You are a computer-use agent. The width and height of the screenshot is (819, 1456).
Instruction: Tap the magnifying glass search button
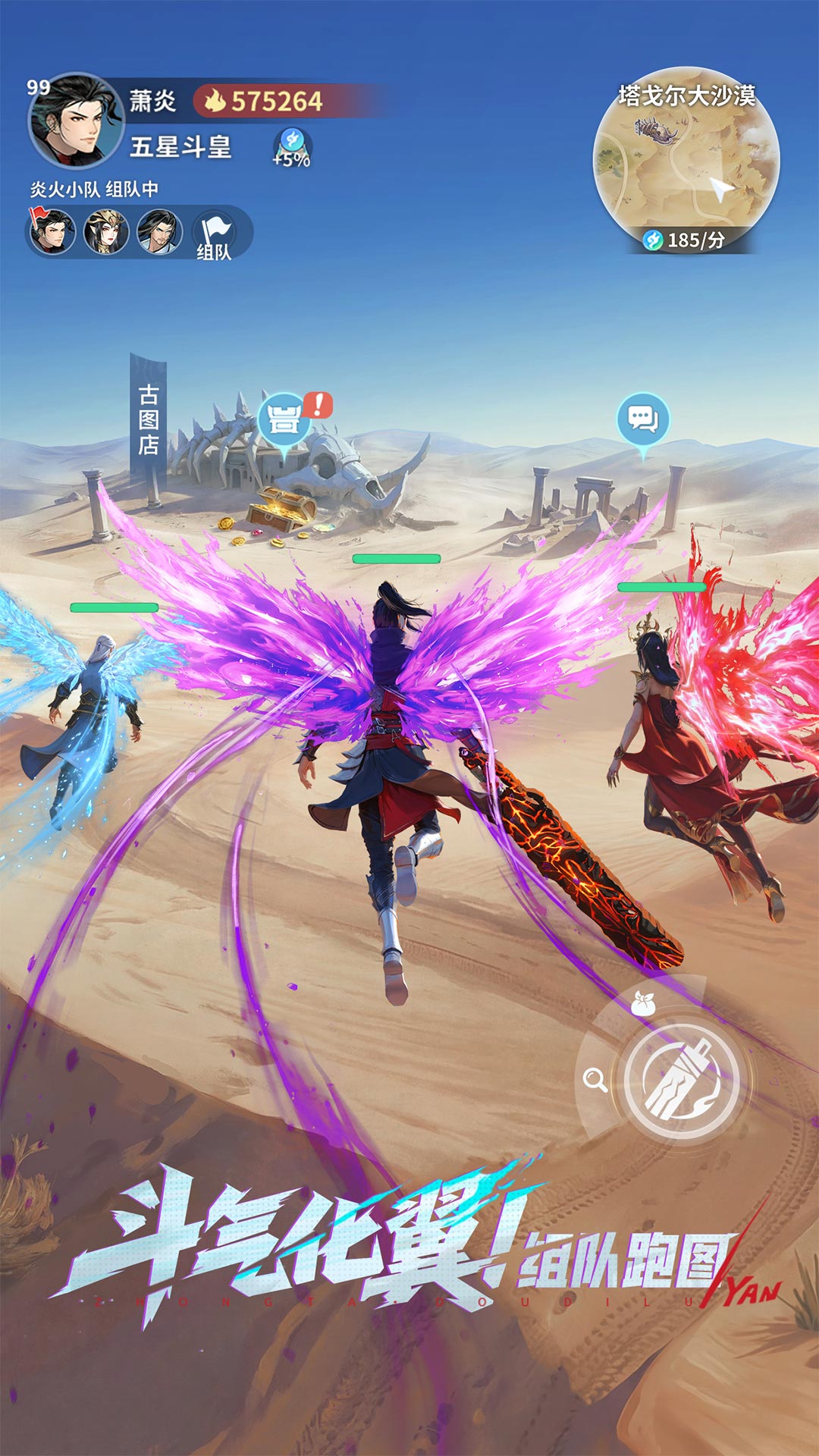[x=595, y=1080]
